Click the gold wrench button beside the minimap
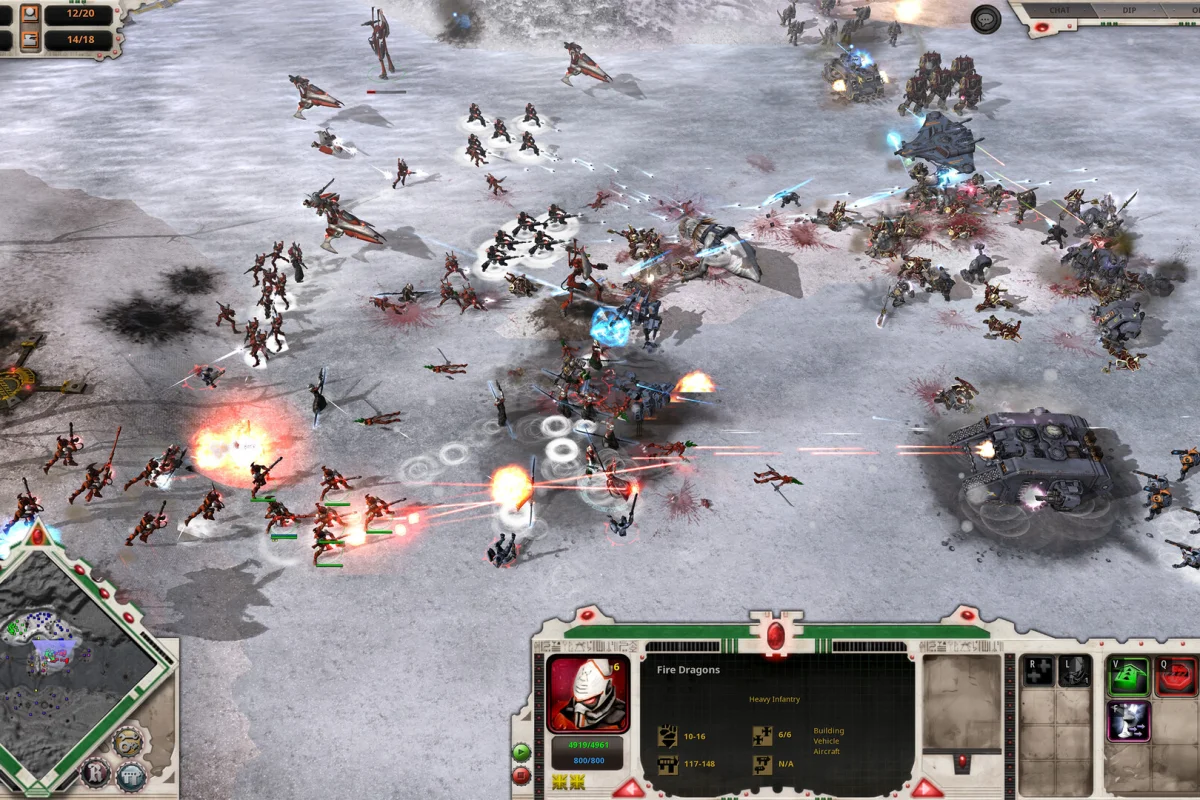Screen dimensions: 1200x800 (x=126, y=741)
